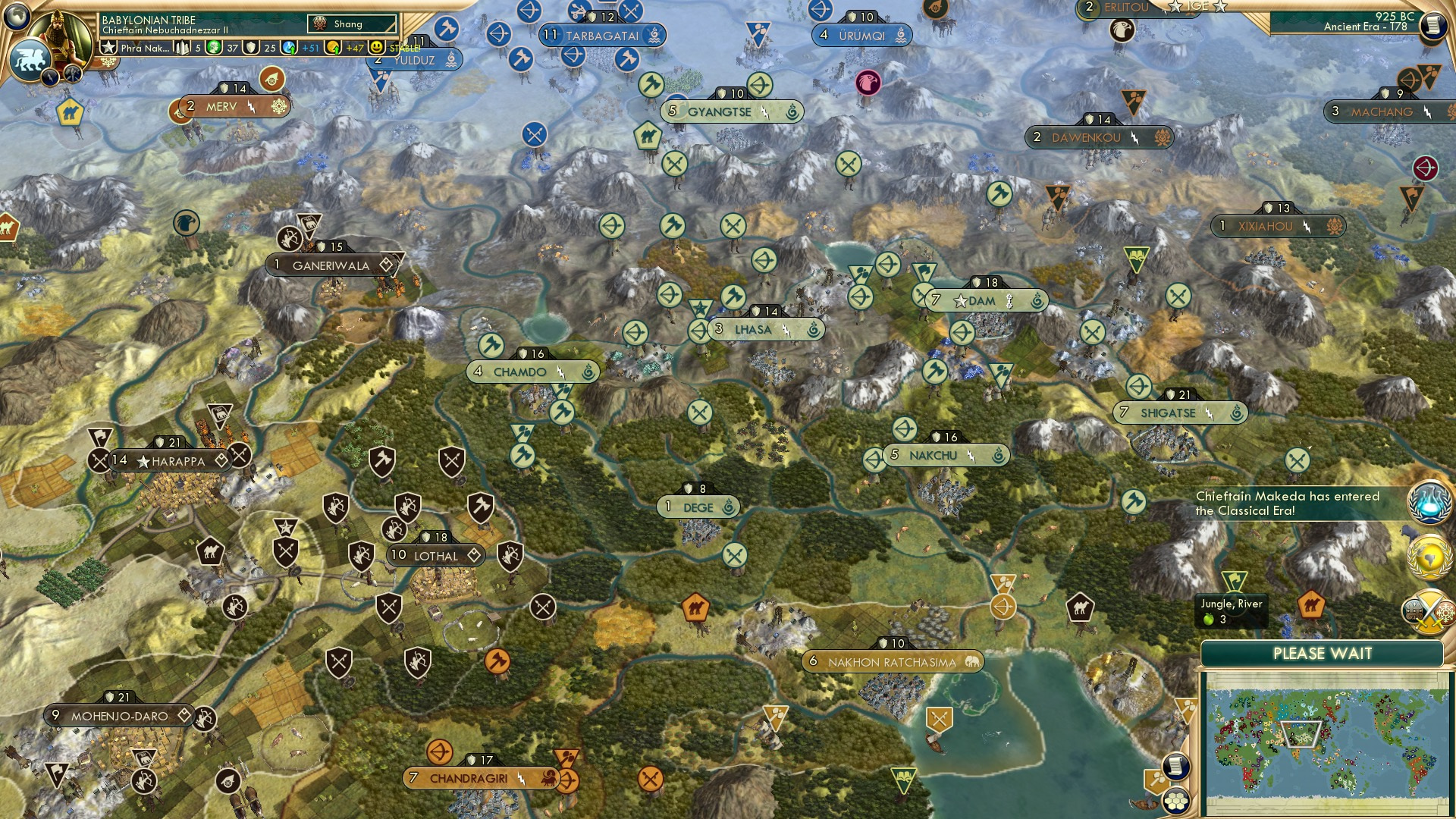Dismiss the Chieftain Makeda Classical Era notification
1456x819 pixels.
(x=1289, y=504)
